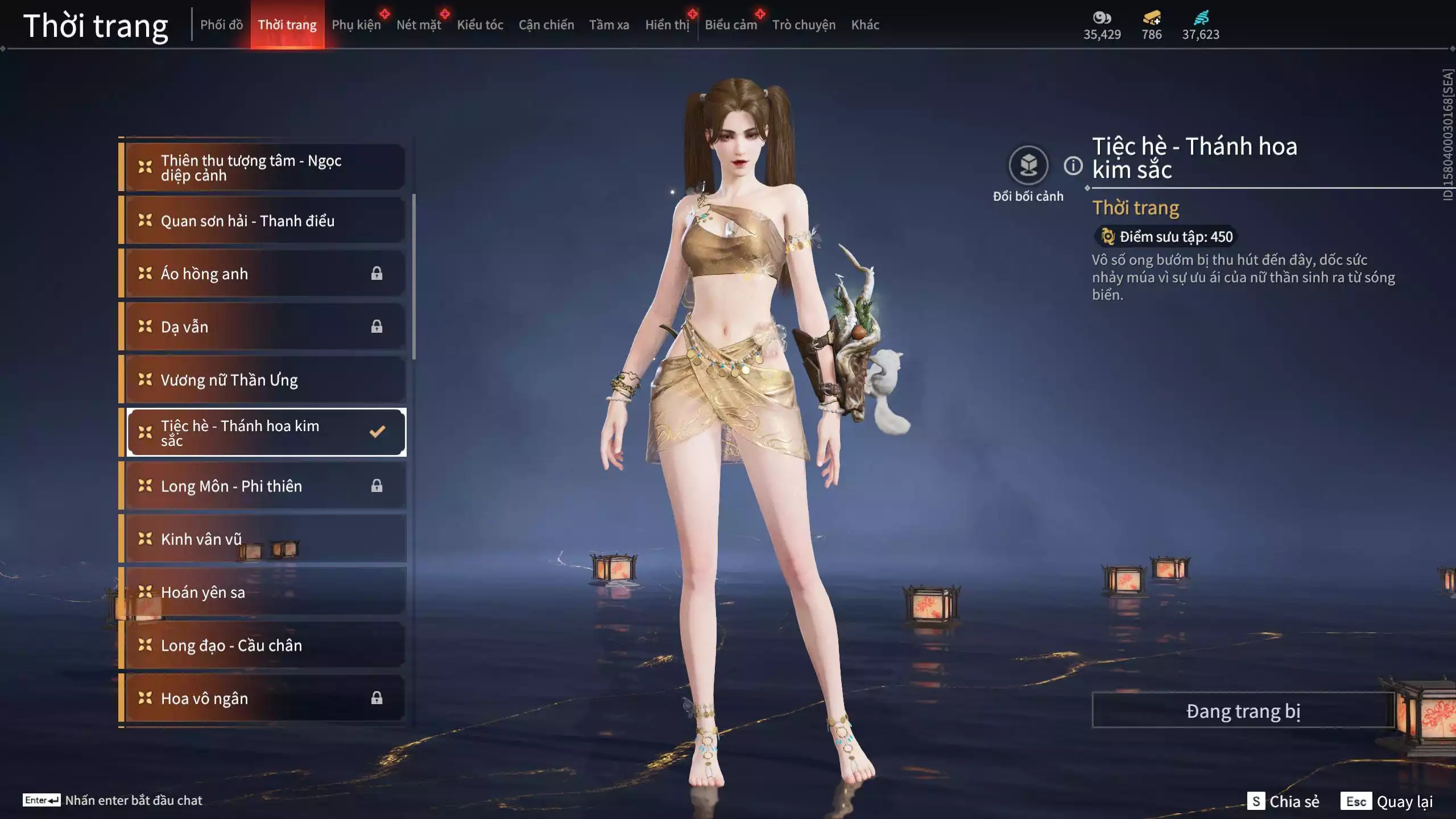Viewport: 1456px width, 819px height.
Task: Click the teal shell currency icon showing 37,623
Action: click(1202, 18)
